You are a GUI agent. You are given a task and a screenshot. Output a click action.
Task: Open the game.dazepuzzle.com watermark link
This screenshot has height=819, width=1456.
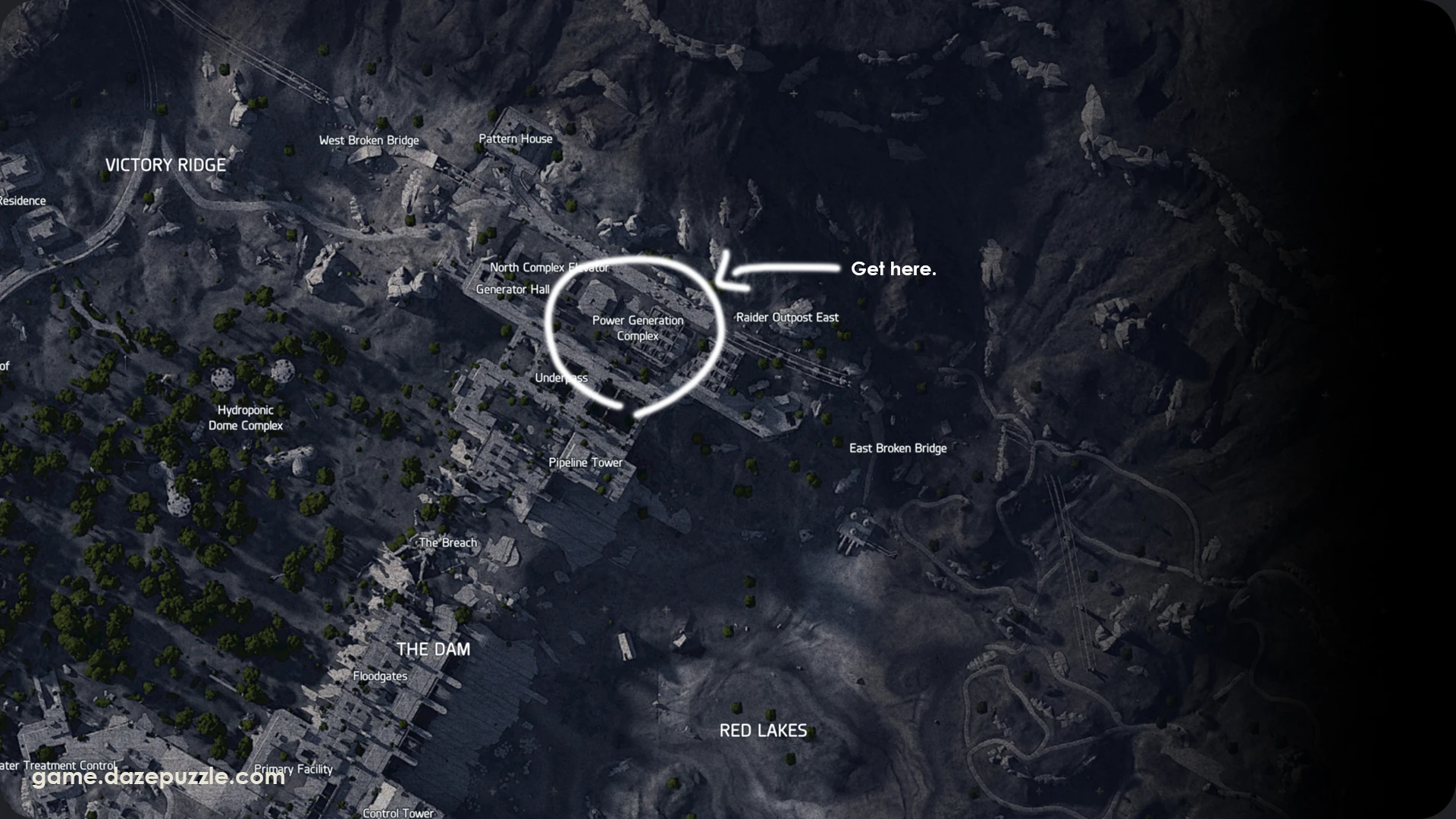(159, 777)
